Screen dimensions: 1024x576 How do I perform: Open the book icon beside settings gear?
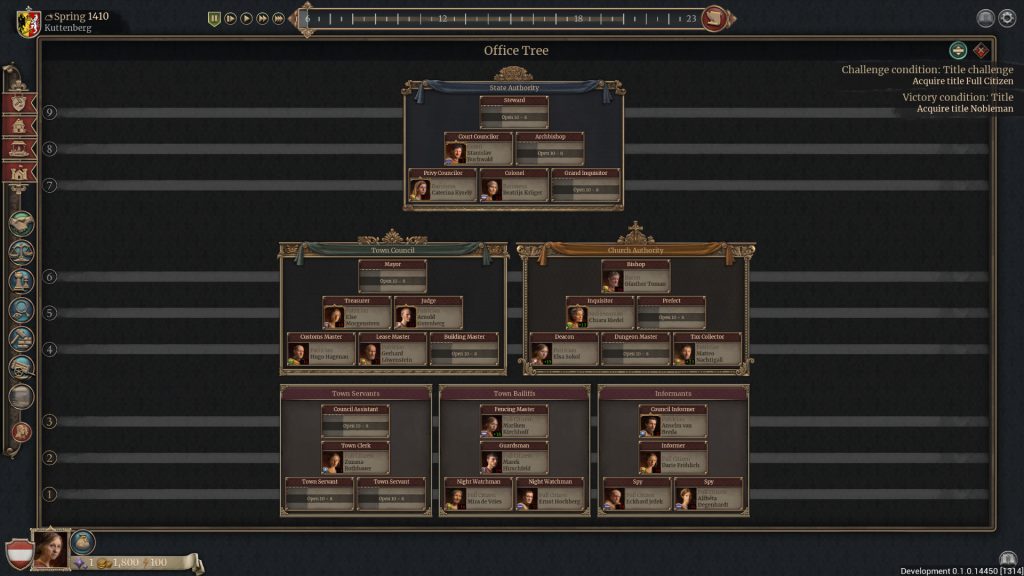[986, 18]
